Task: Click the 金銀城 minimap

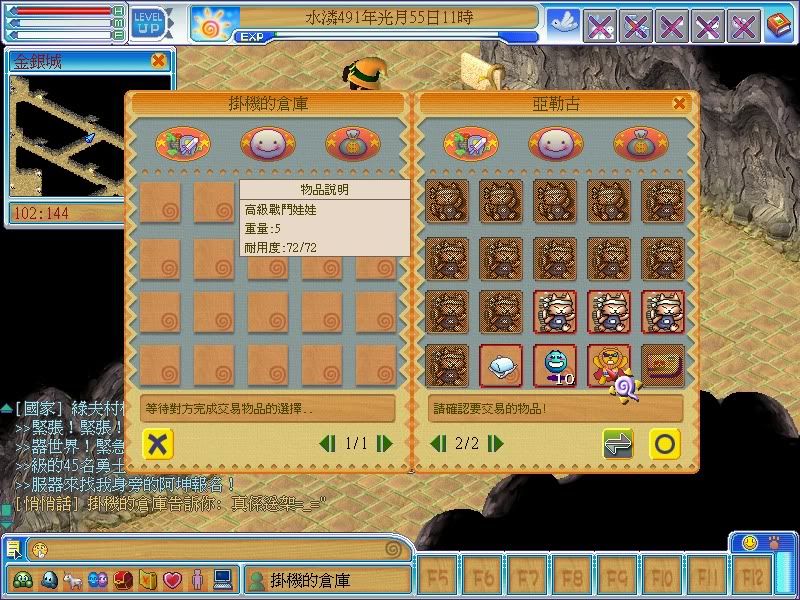Action: click(x=88, y=135)
